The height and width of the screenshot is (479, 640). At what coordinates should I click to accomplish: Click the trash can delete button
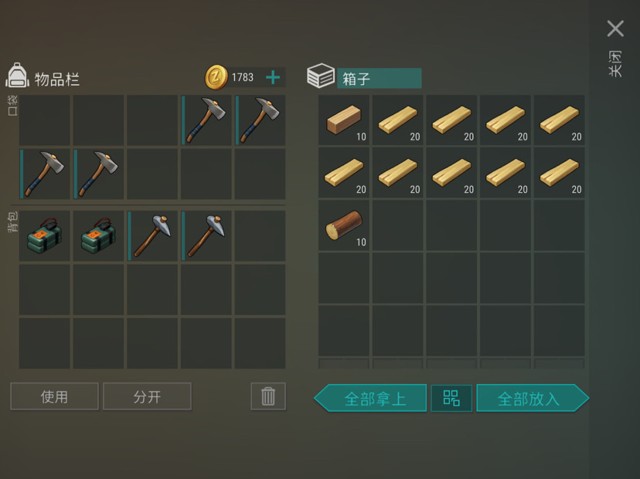[267, 397]
